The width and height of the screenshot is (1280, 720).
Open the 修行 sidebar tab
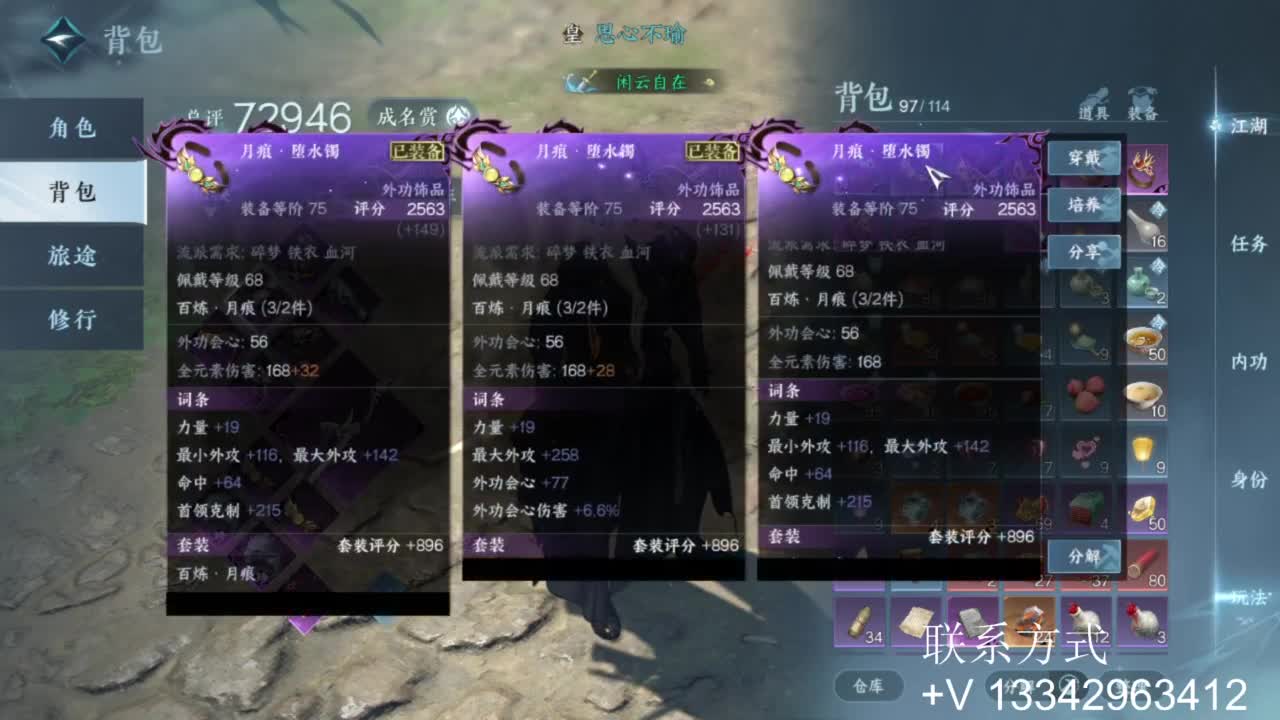tap(70, 318)
